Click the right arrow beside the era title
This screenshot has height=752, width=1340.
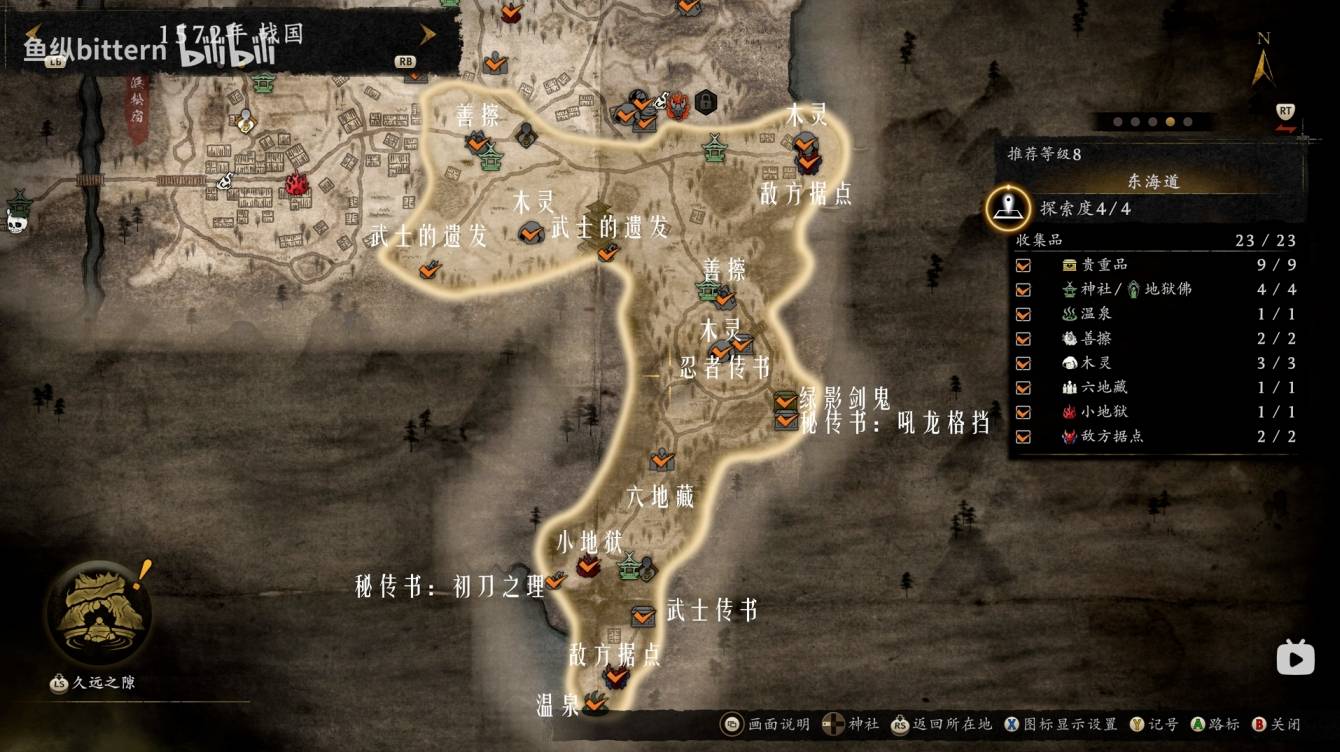(428, 35)
